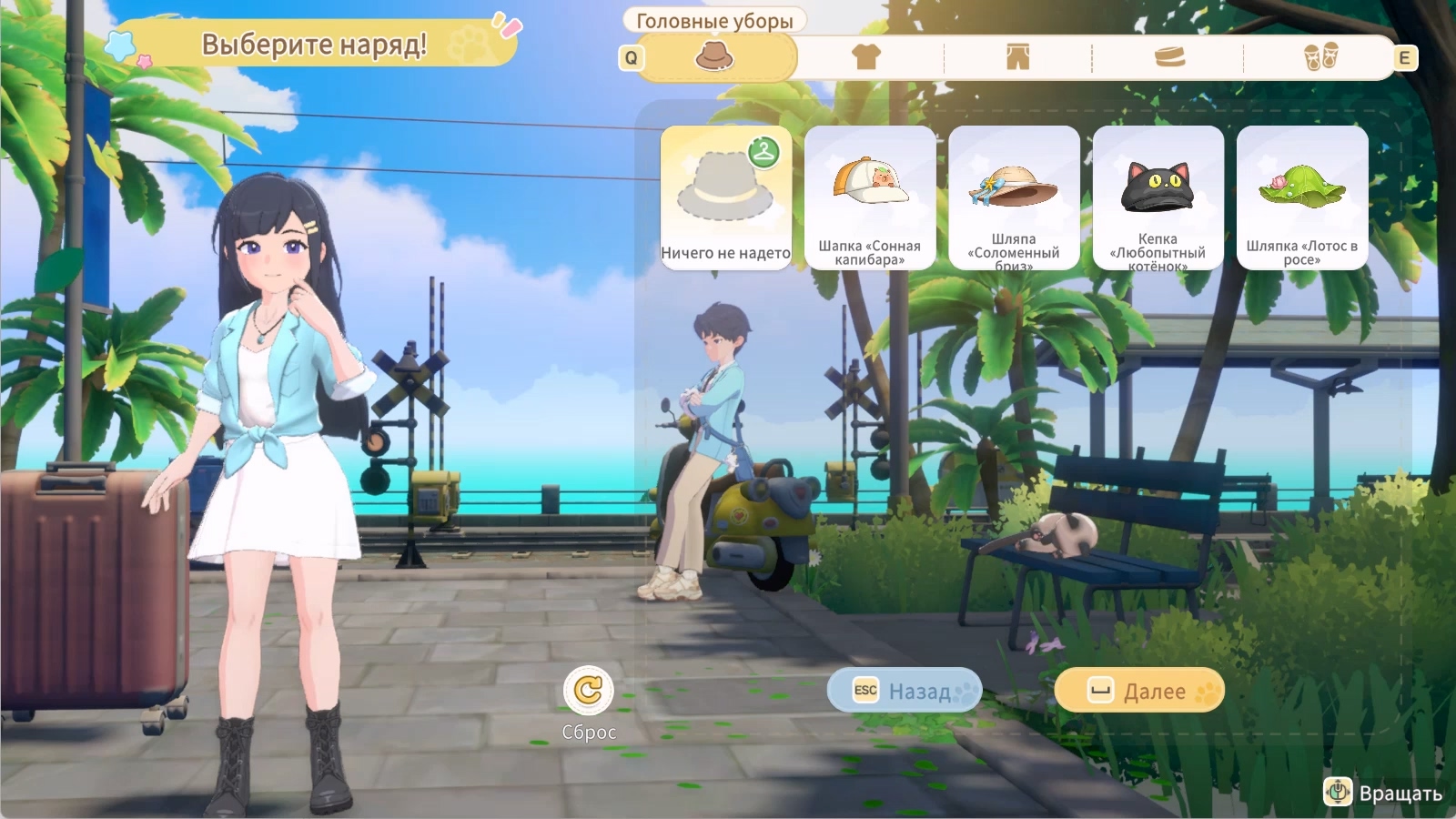Open the tops t-shirt category tab

tap(865, 57)
